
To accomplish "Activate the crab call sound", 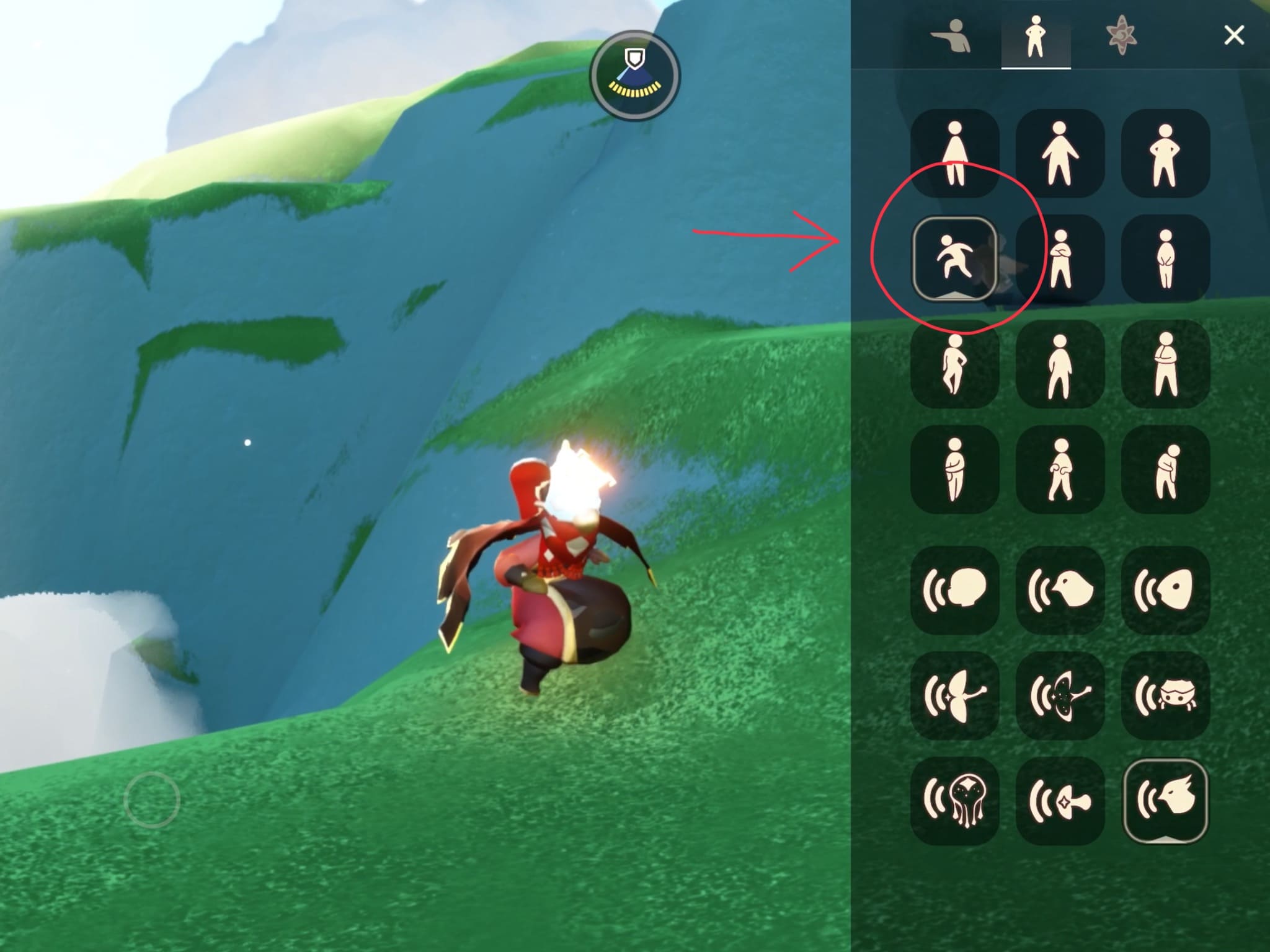I will (1165, 695).
